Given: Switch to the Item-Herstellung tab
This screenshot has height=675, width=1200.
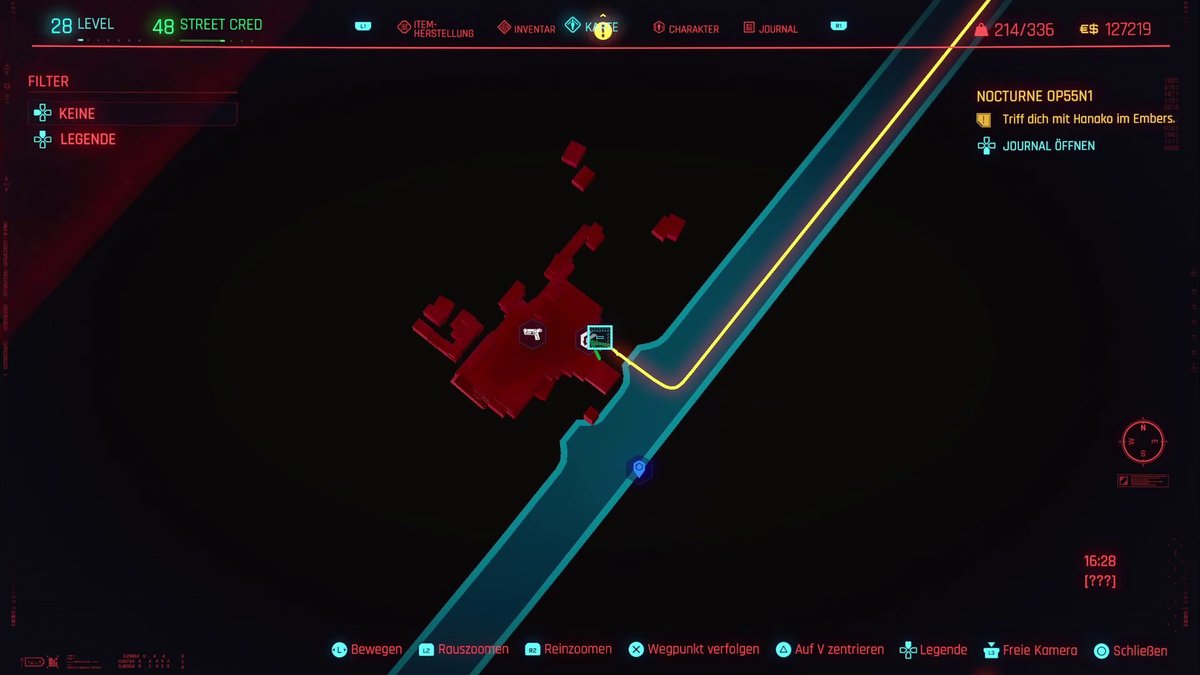Looking at the screenshot, I should [x=435, y=29].
